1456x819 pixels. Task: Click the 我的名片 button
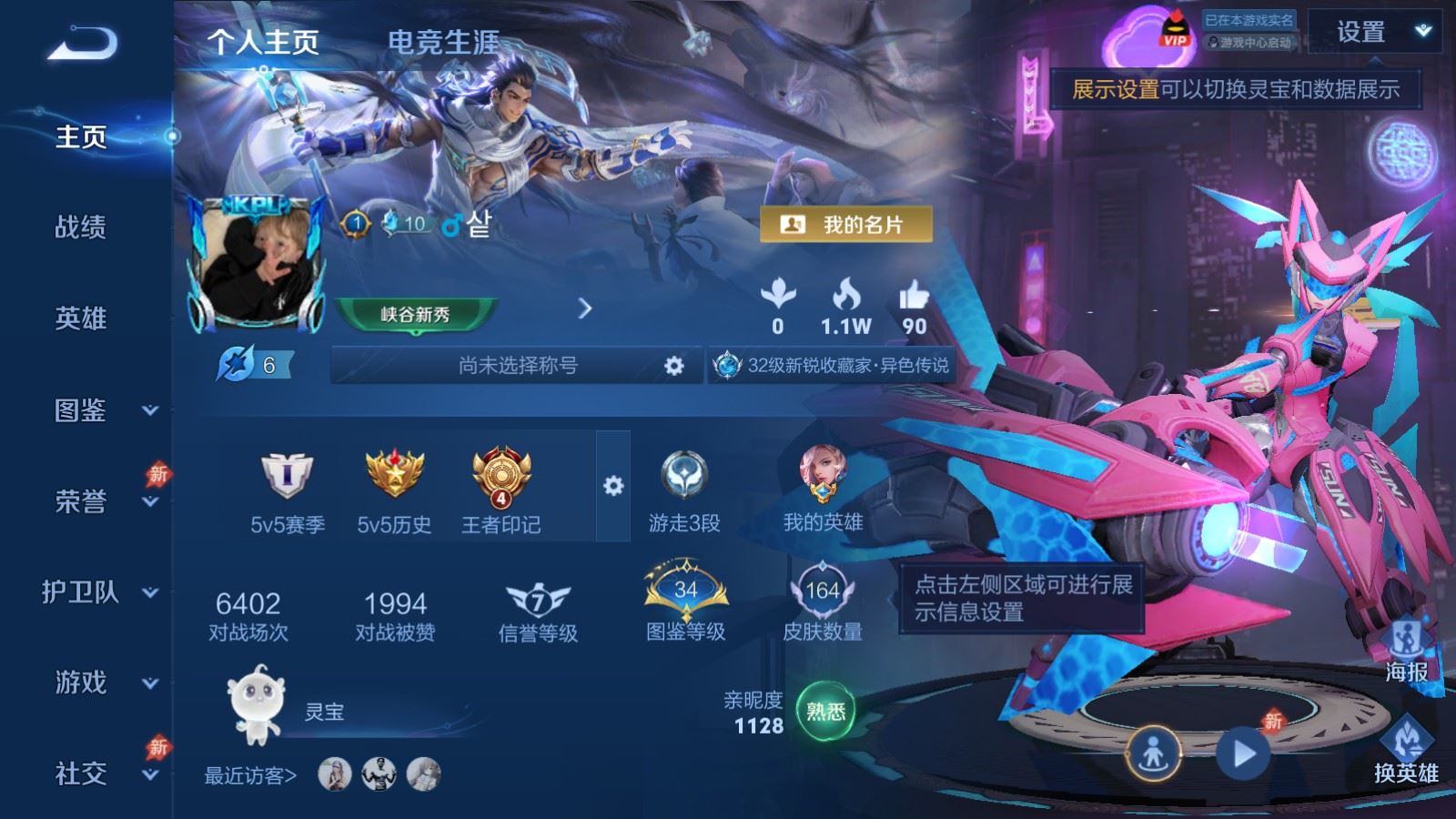[846, 225]
